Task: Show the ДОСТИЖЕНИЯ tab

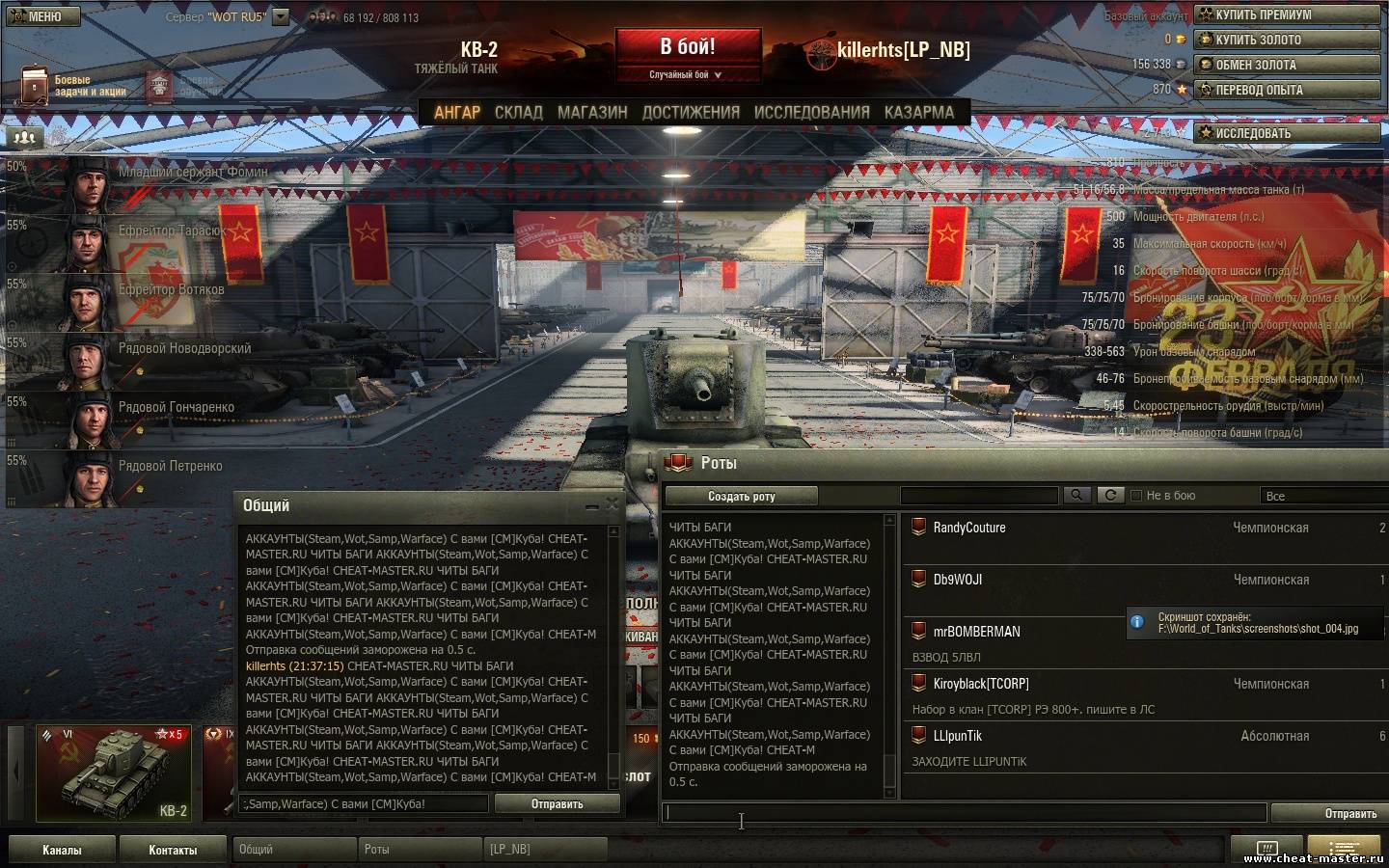Action: point(691,113)
